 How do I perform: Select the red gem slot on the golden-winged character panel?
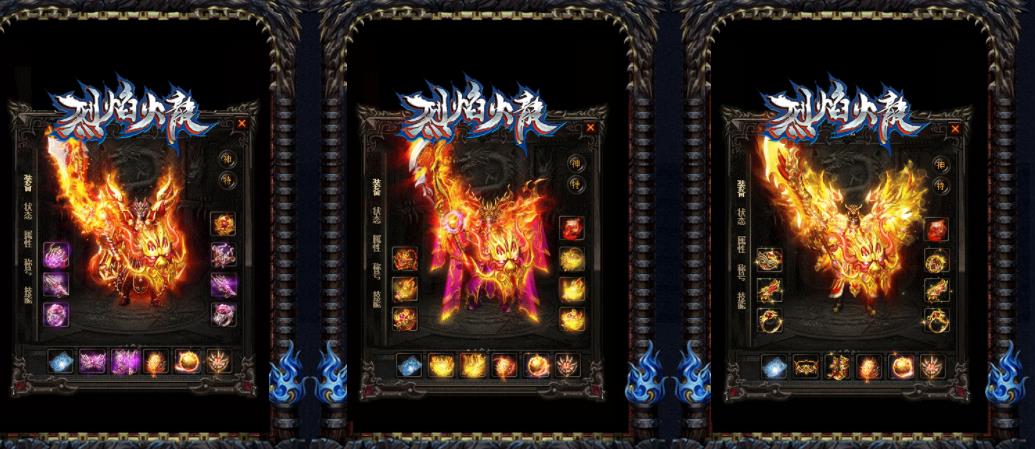click(x=936, y=231)
